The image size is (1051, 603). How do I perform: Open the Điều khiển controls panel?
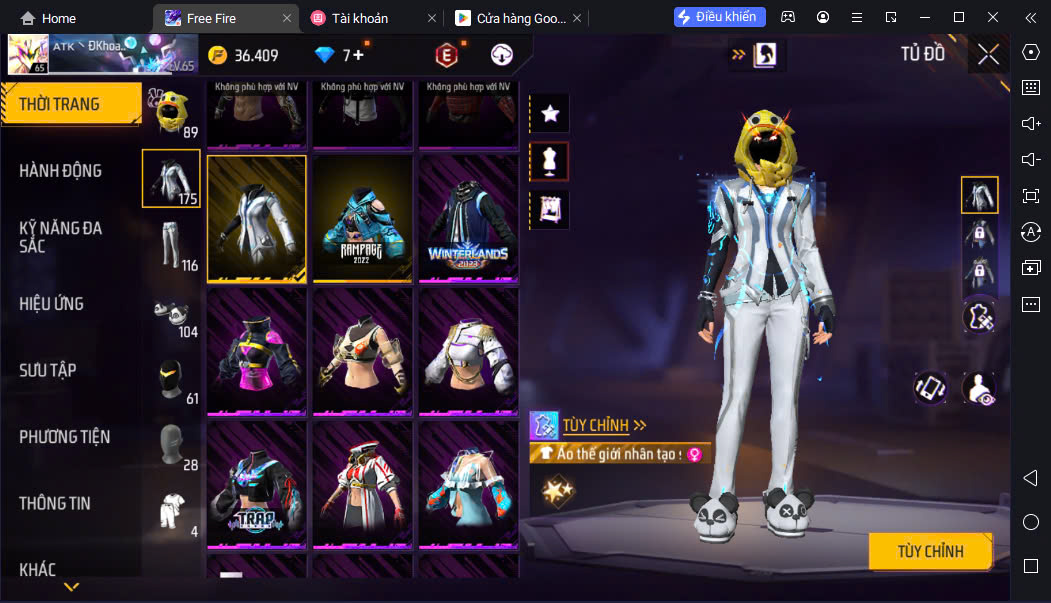(720, 17)
